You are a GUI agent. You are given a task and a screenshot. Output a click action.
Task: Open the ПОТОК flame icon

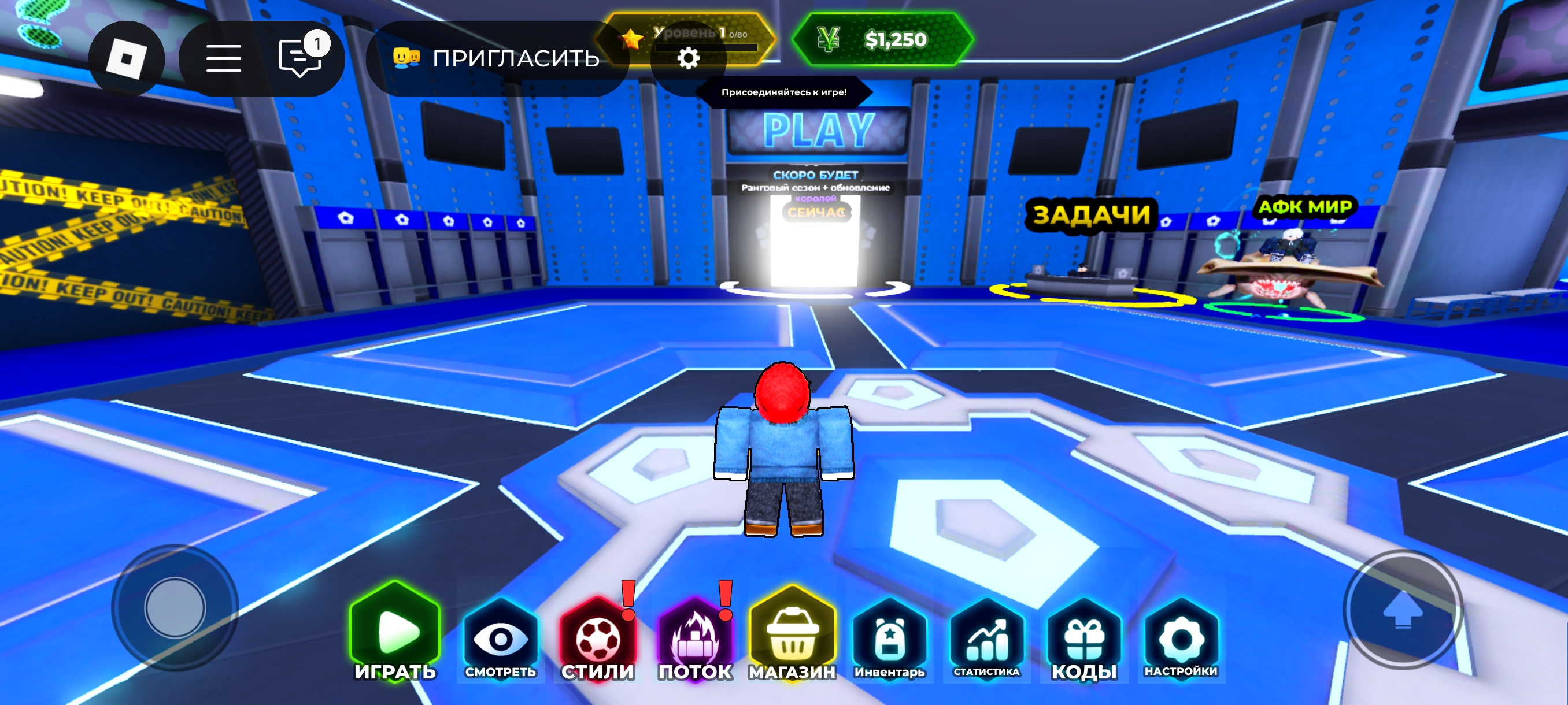pos(696,639)
